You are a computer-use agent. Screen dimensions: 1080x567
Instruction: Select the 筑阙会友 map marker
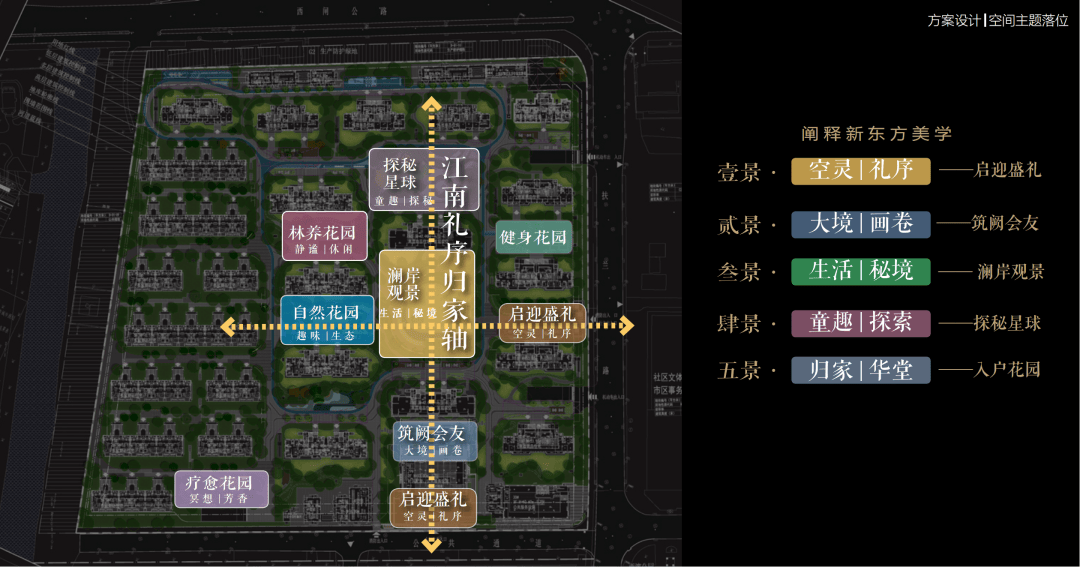click(x=431, y=440)
